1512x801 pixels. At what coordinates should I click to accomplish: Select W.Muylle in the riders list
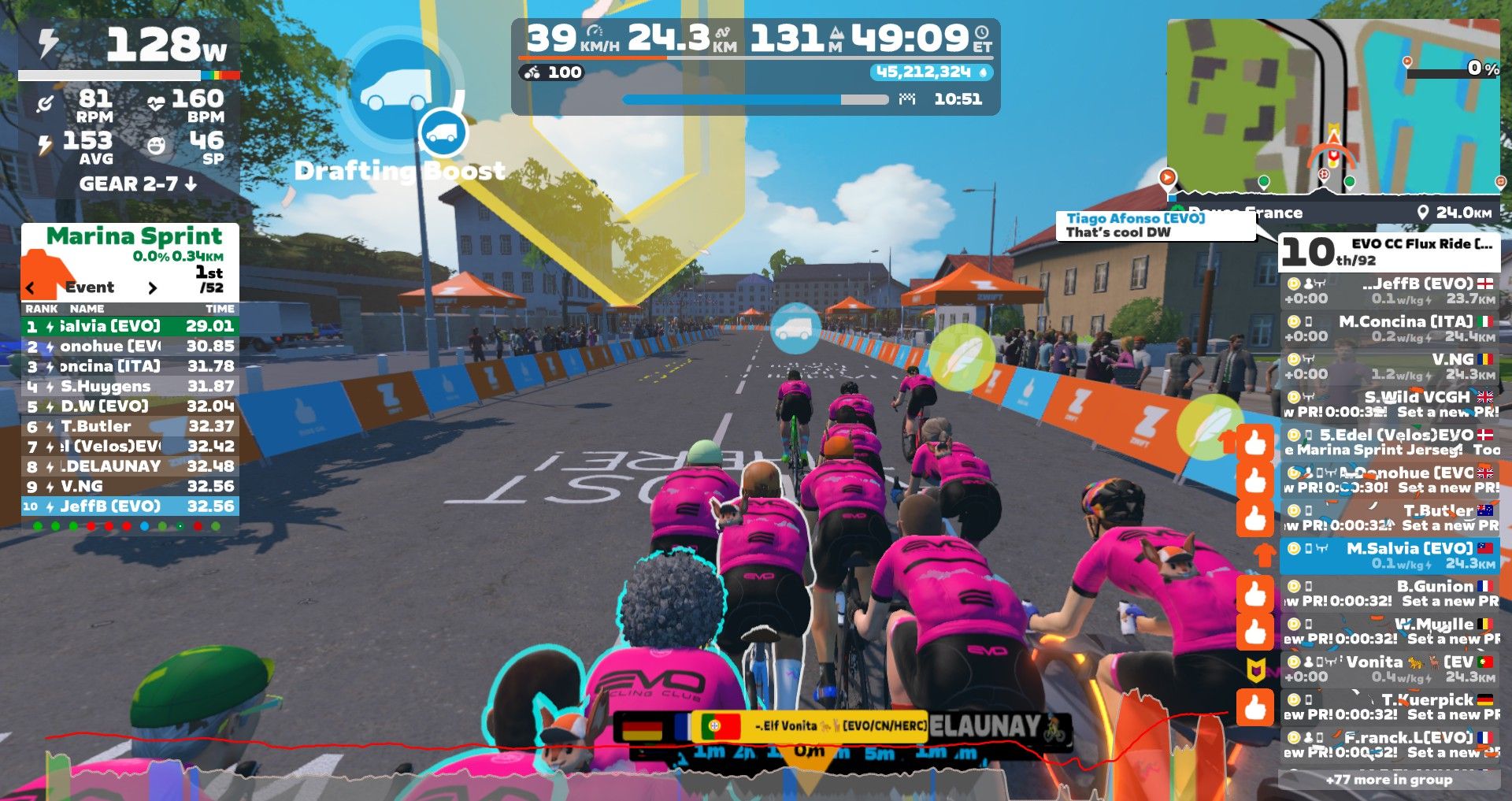[x=1390, y=631]
